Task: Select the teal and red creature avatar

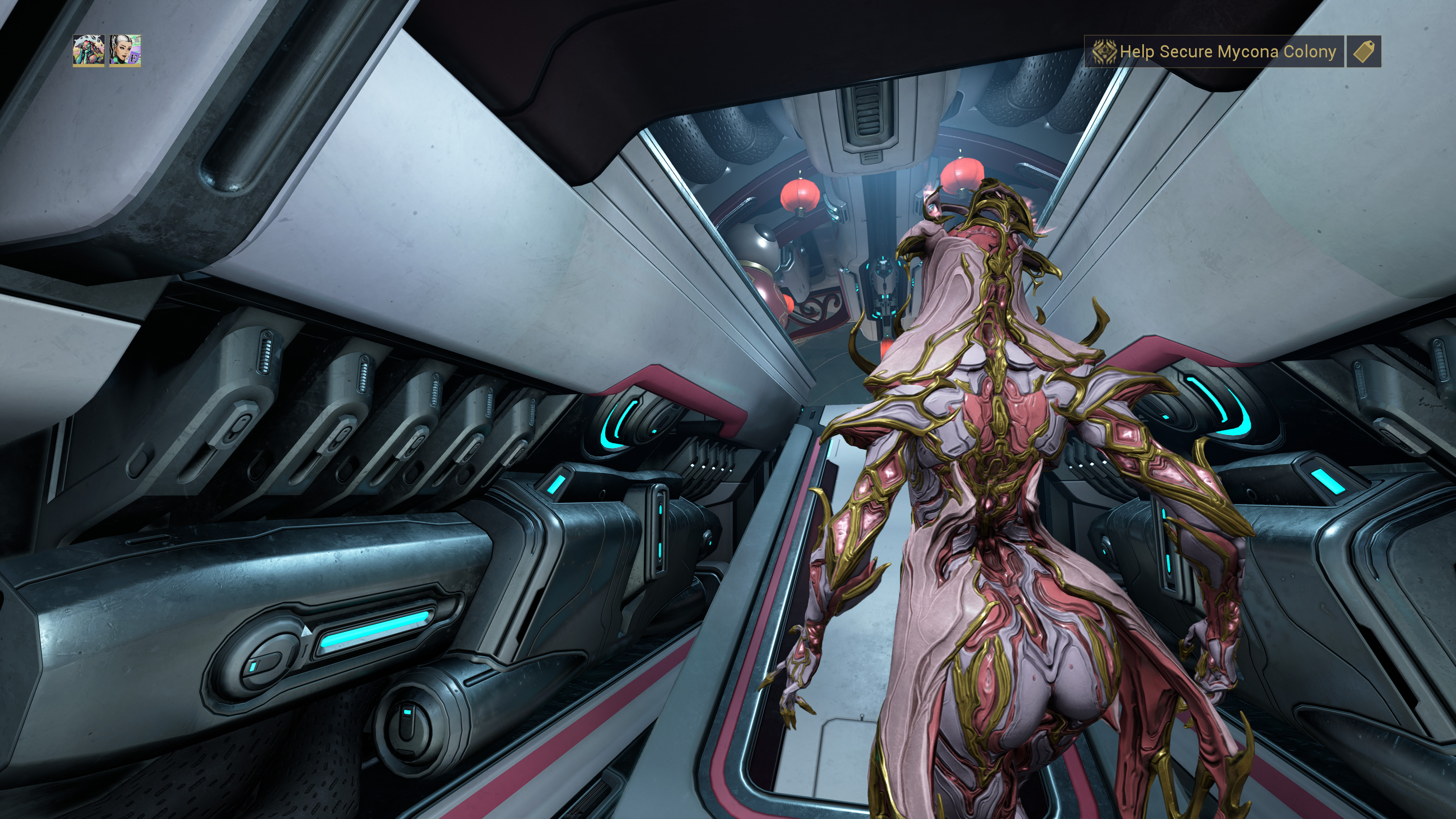Action: coord(89,51)
